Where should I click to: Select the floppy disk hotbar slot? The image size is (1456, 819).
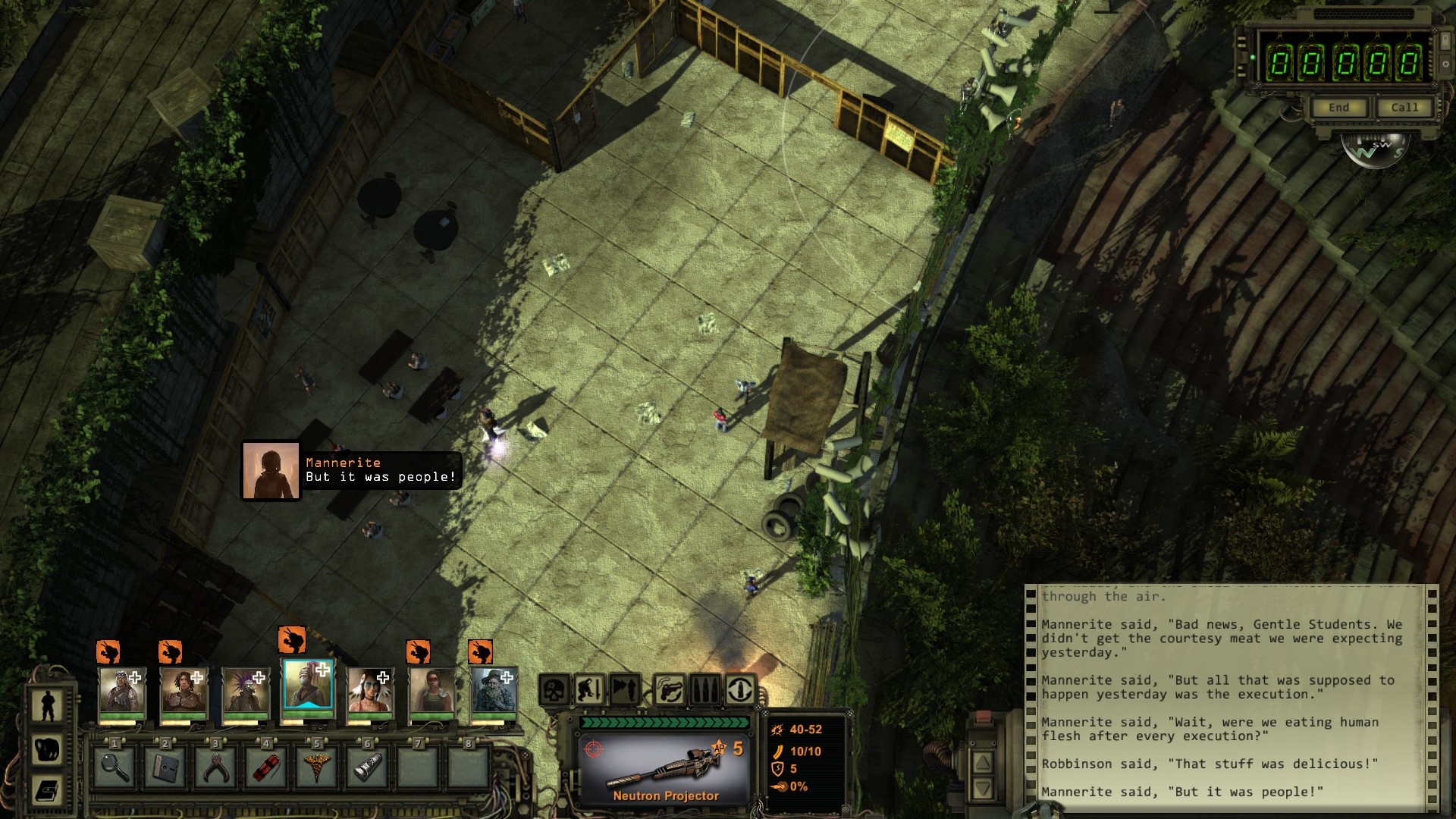click(165, 767)
